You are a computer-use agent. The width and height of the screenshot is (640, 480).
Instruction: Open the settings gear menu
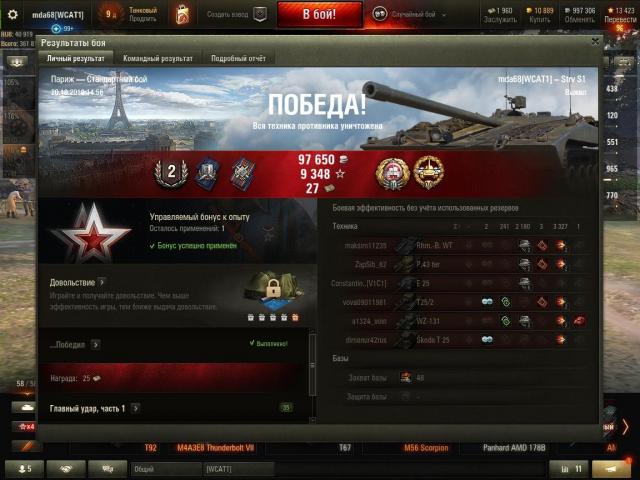(x=13, y=14)
